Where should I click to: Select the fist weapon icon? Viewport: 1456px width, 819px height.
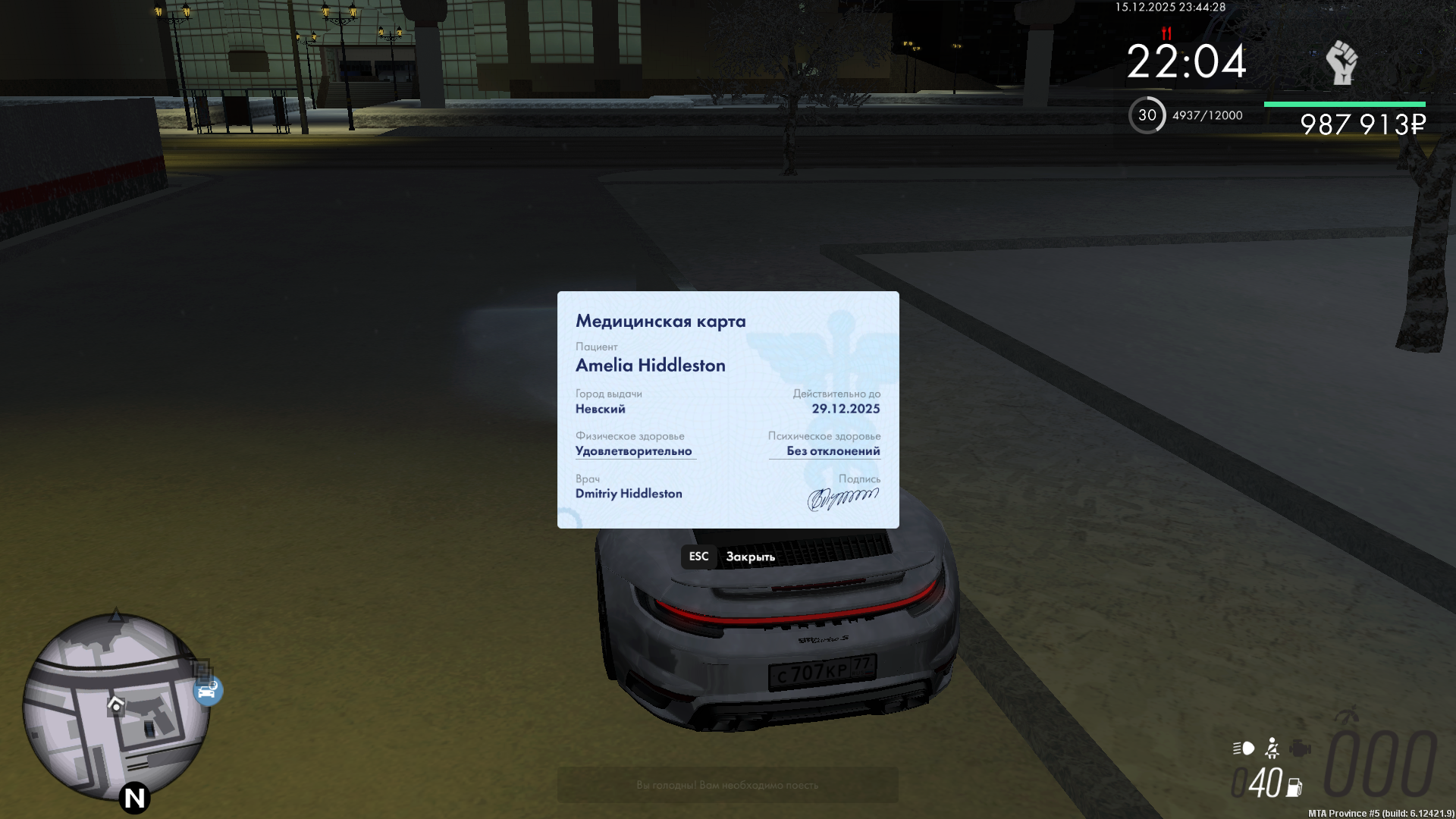pyautogui.click(x=1341, y=63)
